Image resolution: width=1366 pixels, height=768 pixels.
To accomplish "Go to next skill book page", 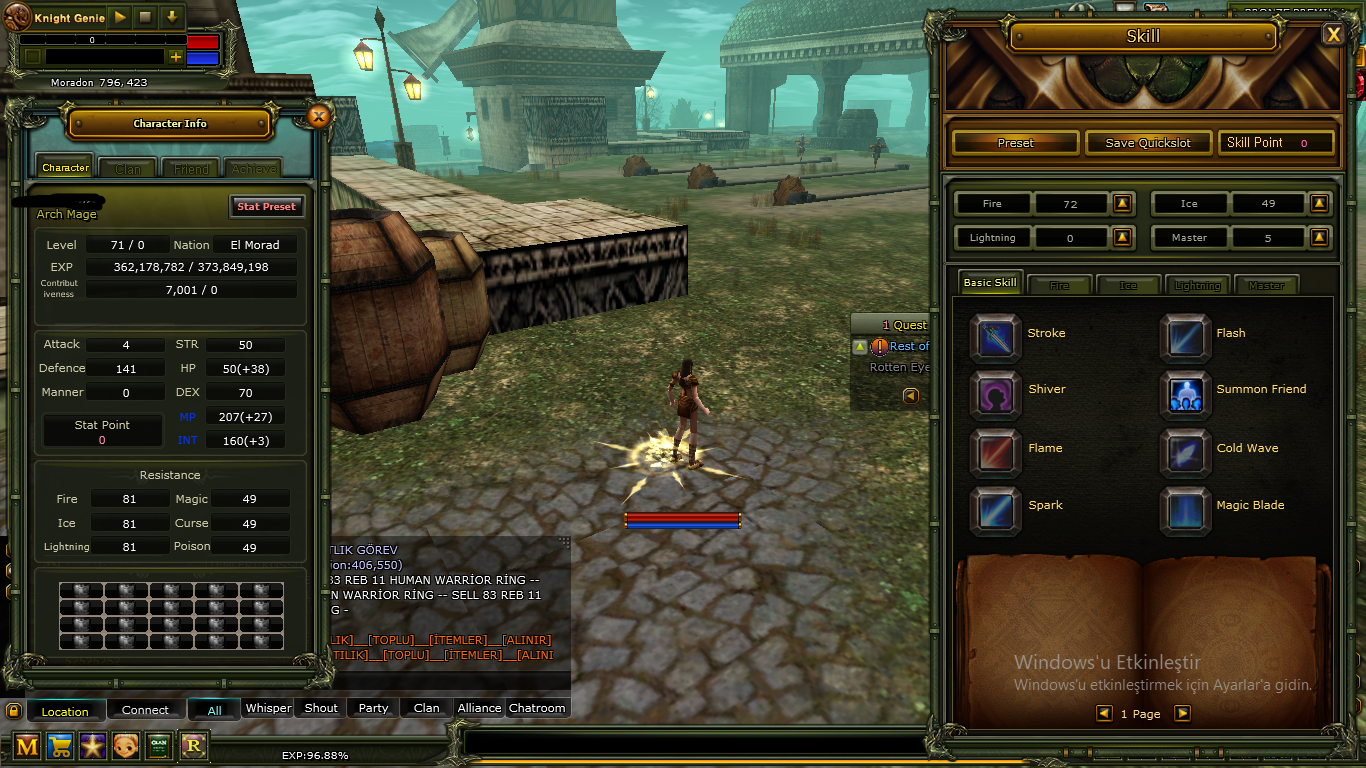I will coord(1181,713).
